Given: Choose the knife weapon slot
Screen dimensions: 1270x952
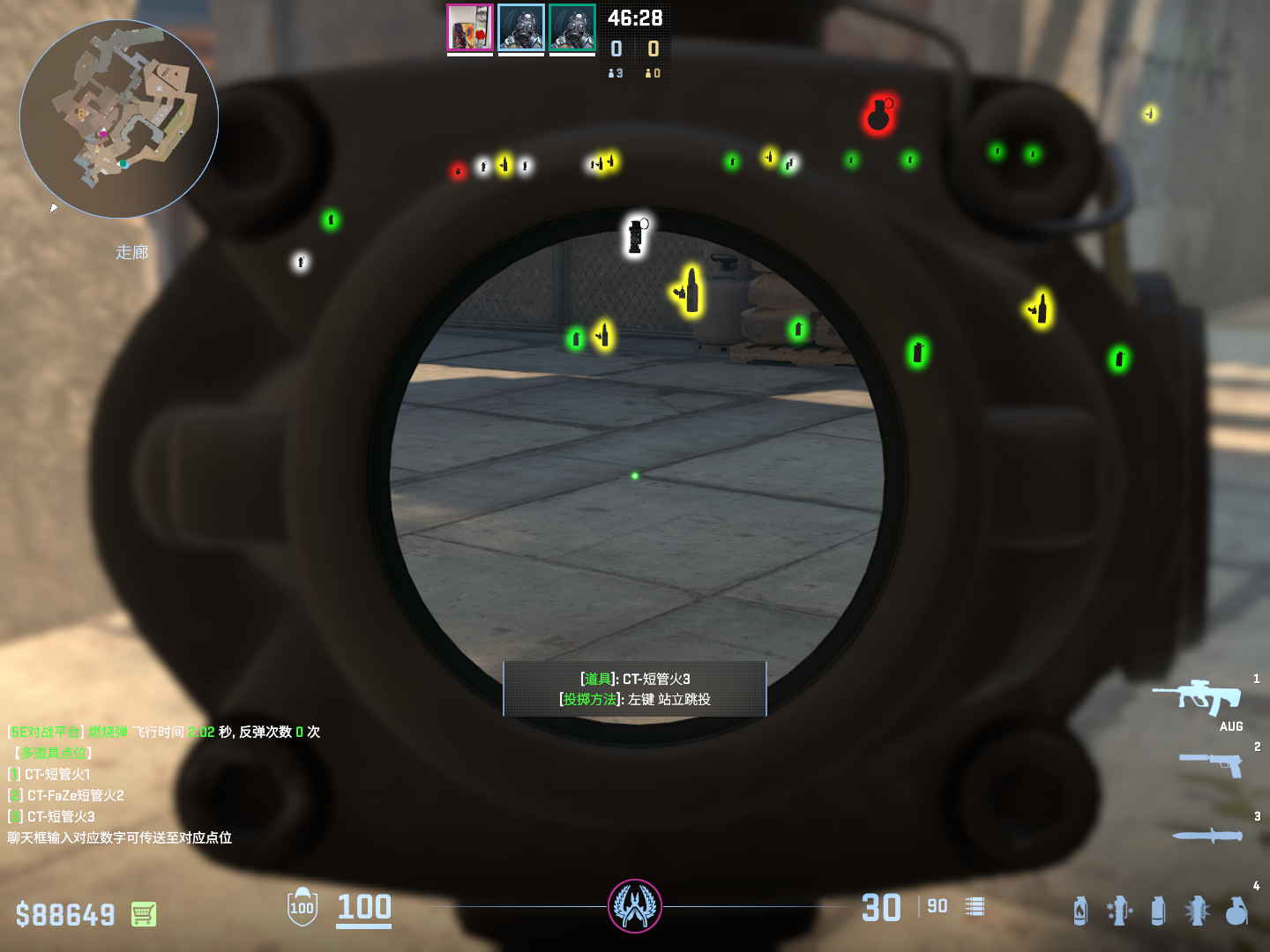Looking at the screenshot, I should pyautogui.click(x=1207, y=835).
